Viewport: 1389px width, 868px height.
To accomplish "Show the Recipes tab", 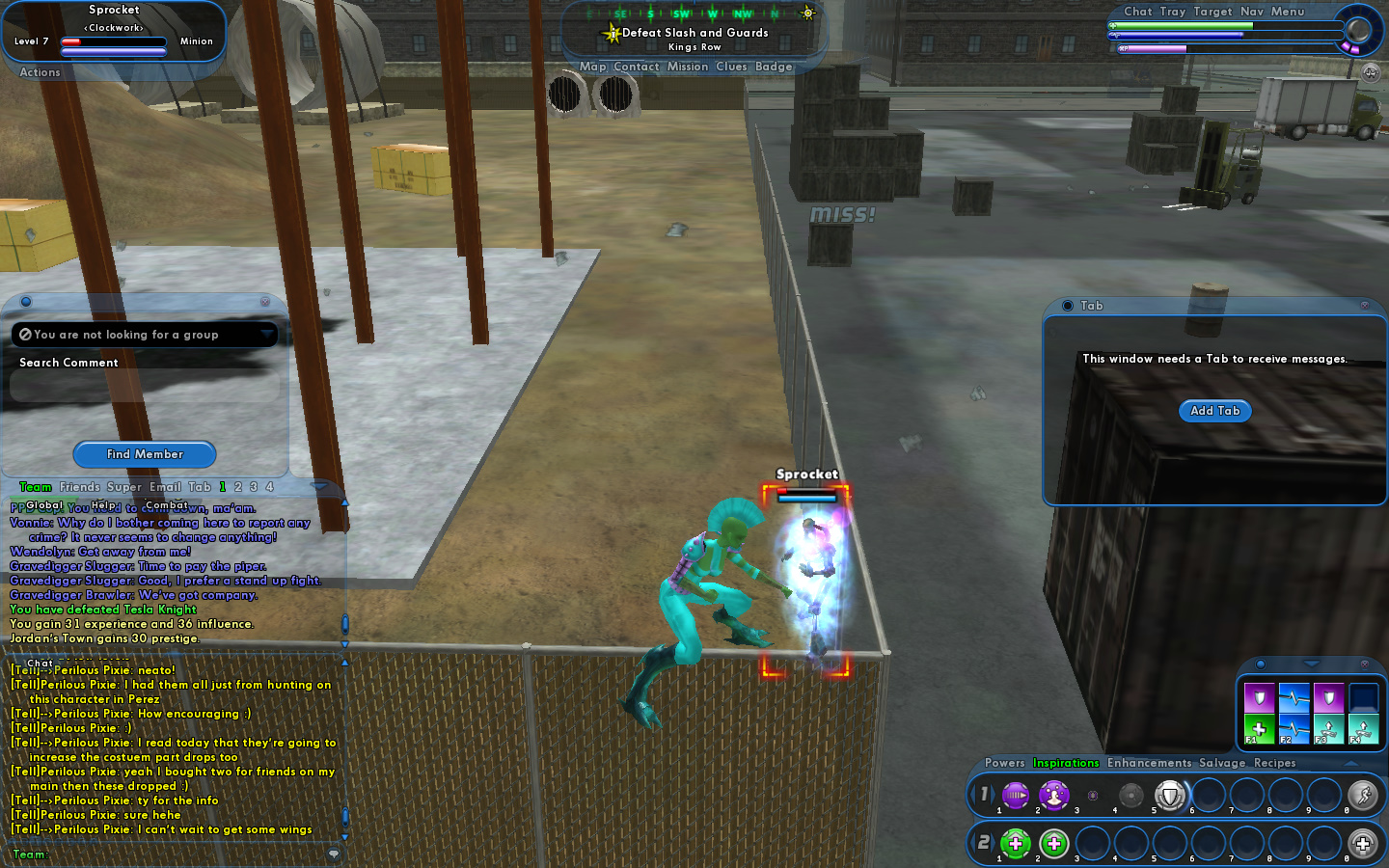I will (1274, 763).
